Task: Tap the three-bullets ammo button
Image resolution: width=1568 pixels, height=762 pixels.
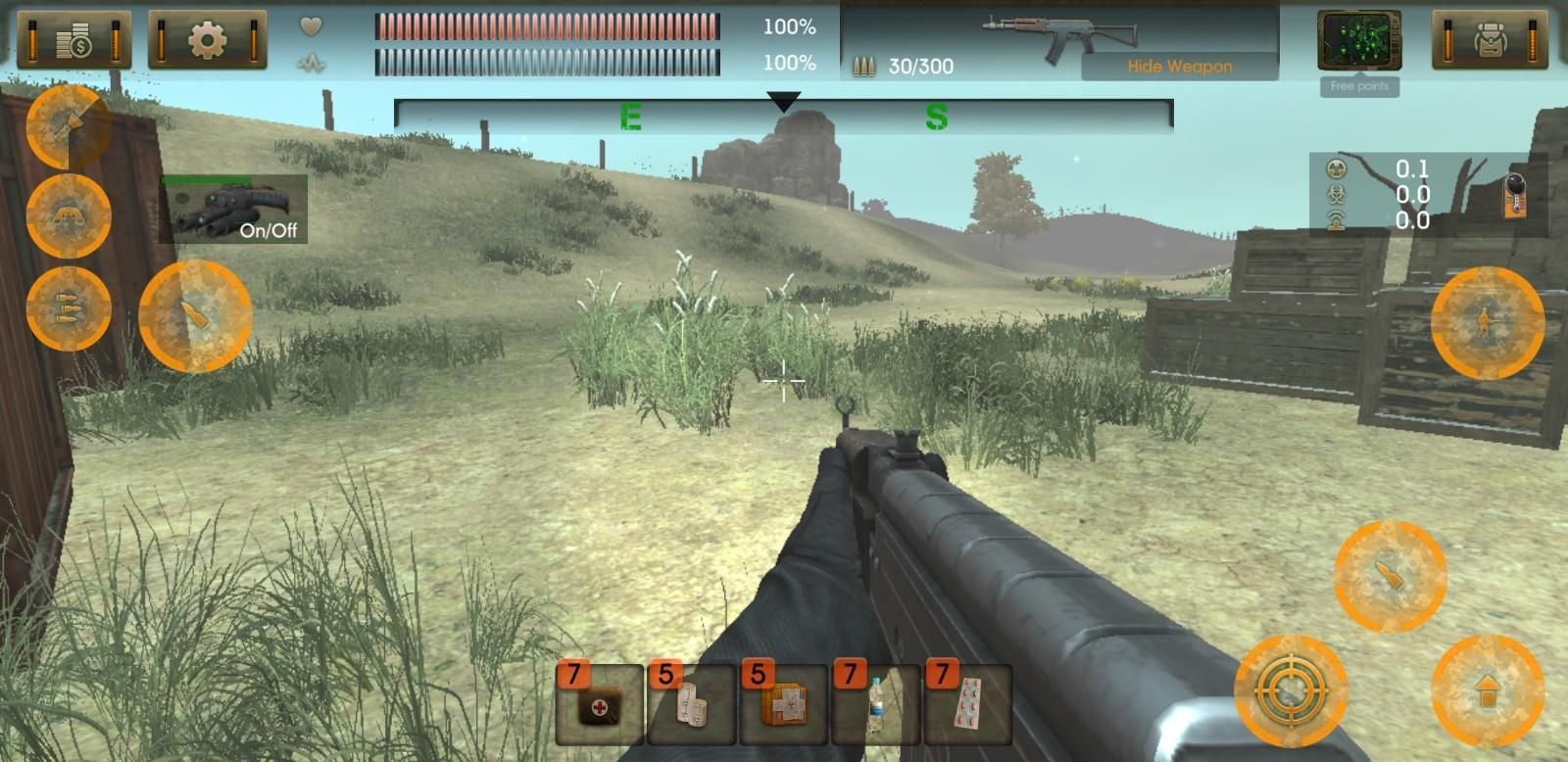Action: [x=68, y=308]
